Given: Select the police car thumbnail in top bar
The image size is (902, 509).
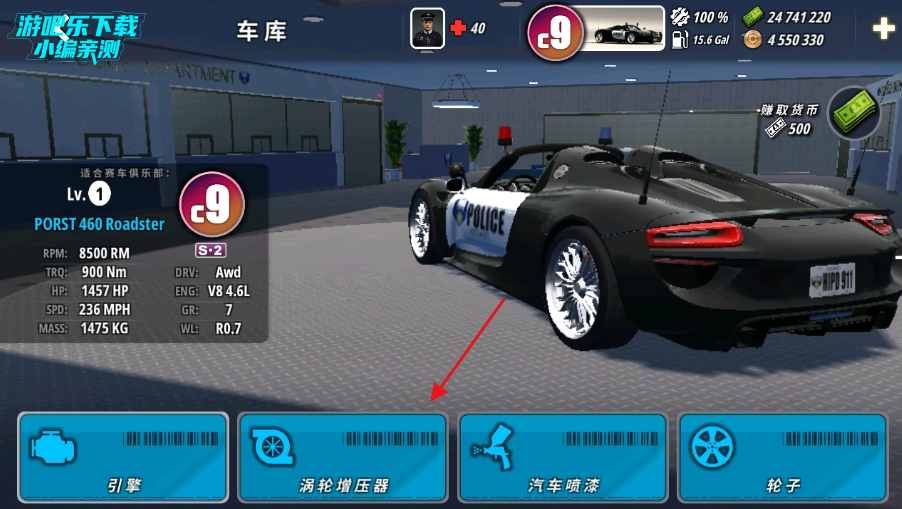Looking at the screenshot, I should pos(627,29).
